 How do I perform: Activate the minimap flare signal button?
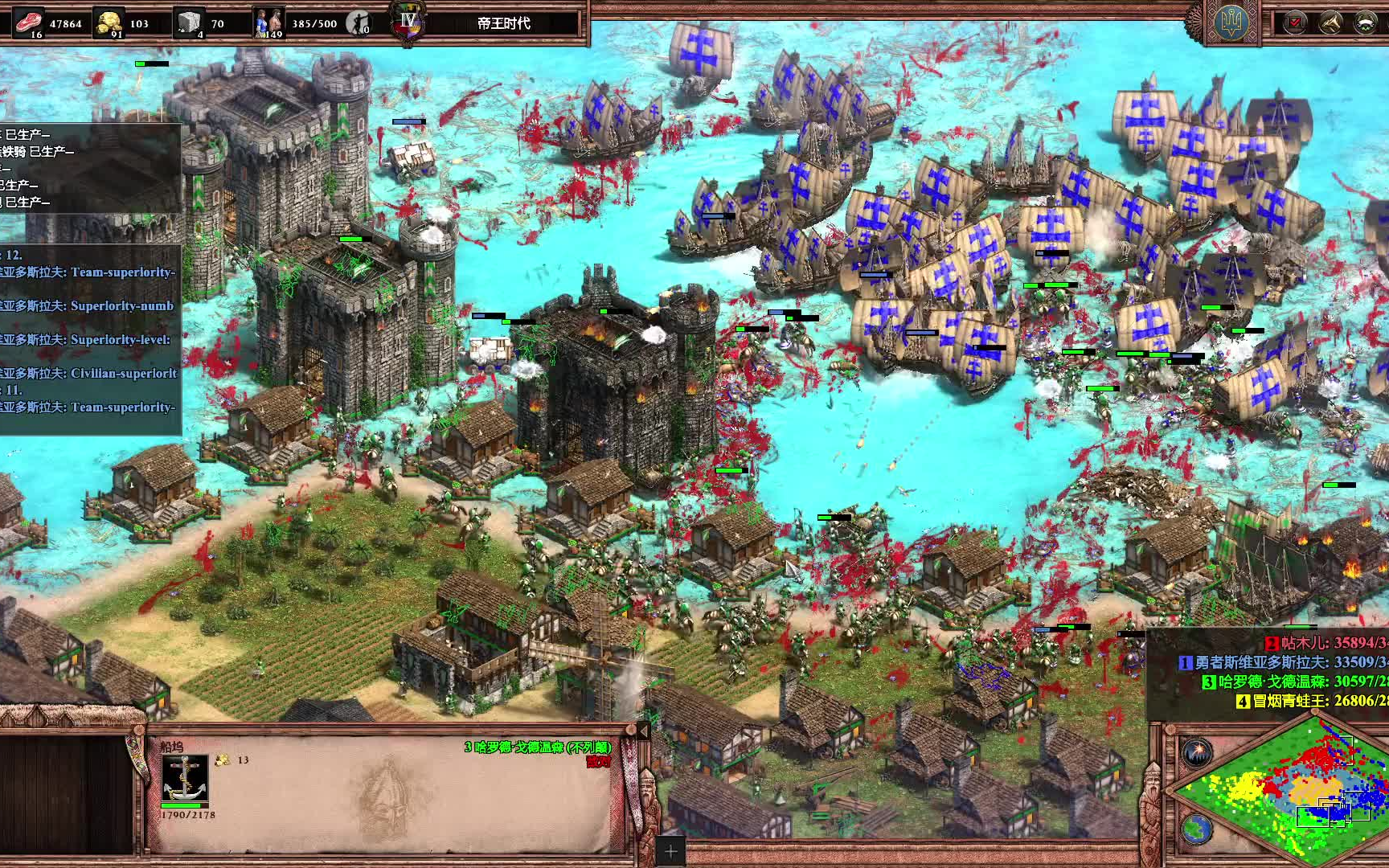click(1197, 753)
